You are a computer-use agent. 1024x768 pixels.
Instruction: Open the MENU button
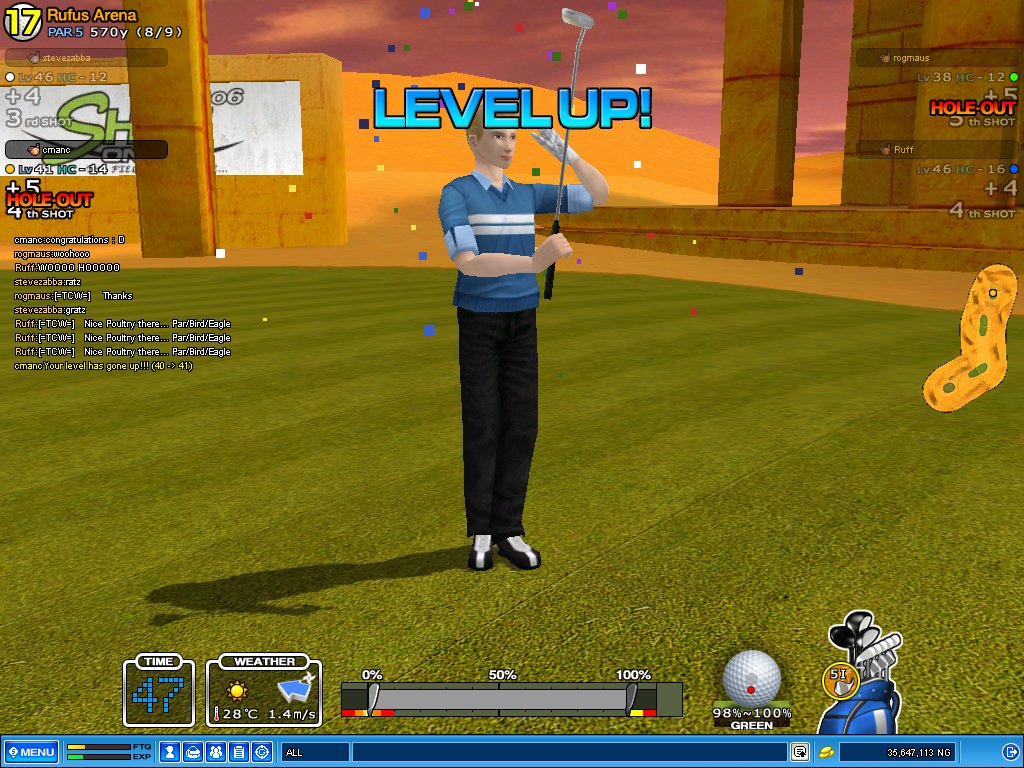click(x=31, y=752)
